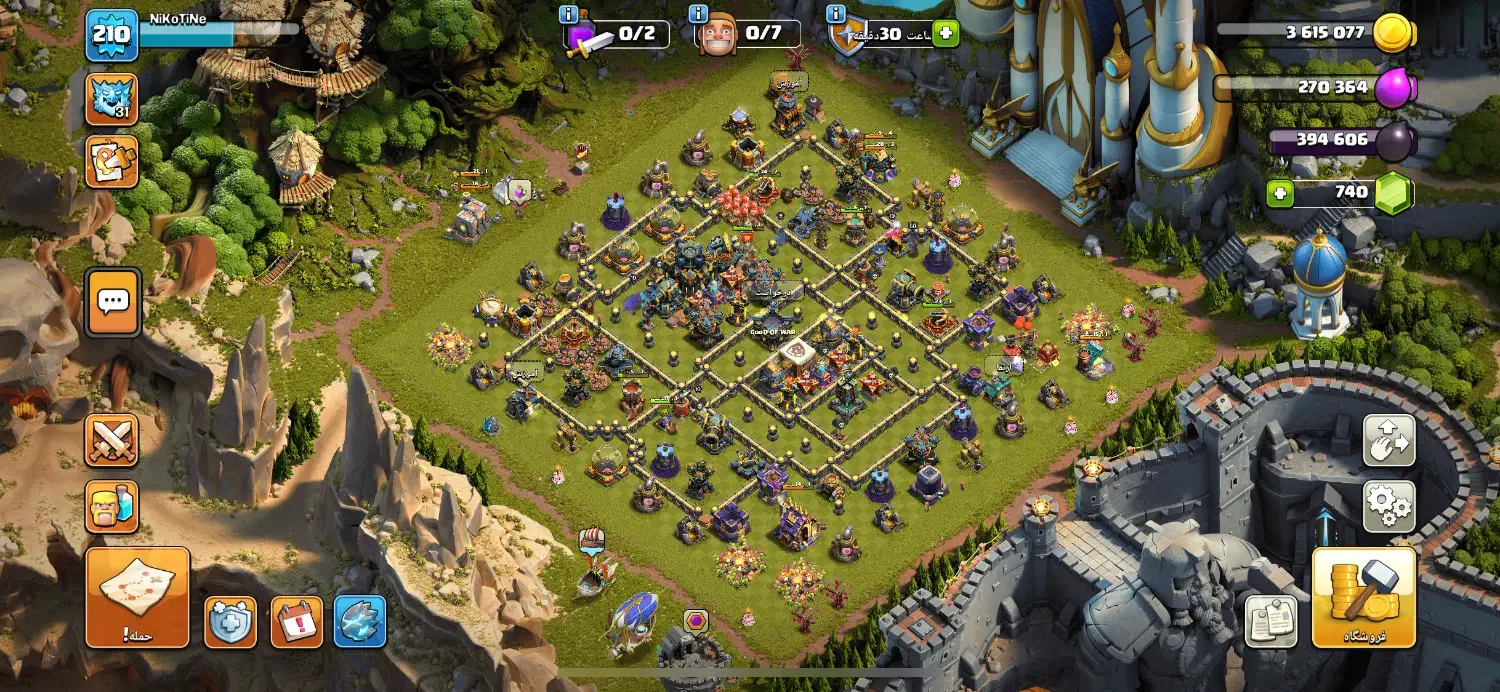Screen dimensions: 1500x692
Task: Extend shield using its green plus button
Action: click(x=944, y=33)
